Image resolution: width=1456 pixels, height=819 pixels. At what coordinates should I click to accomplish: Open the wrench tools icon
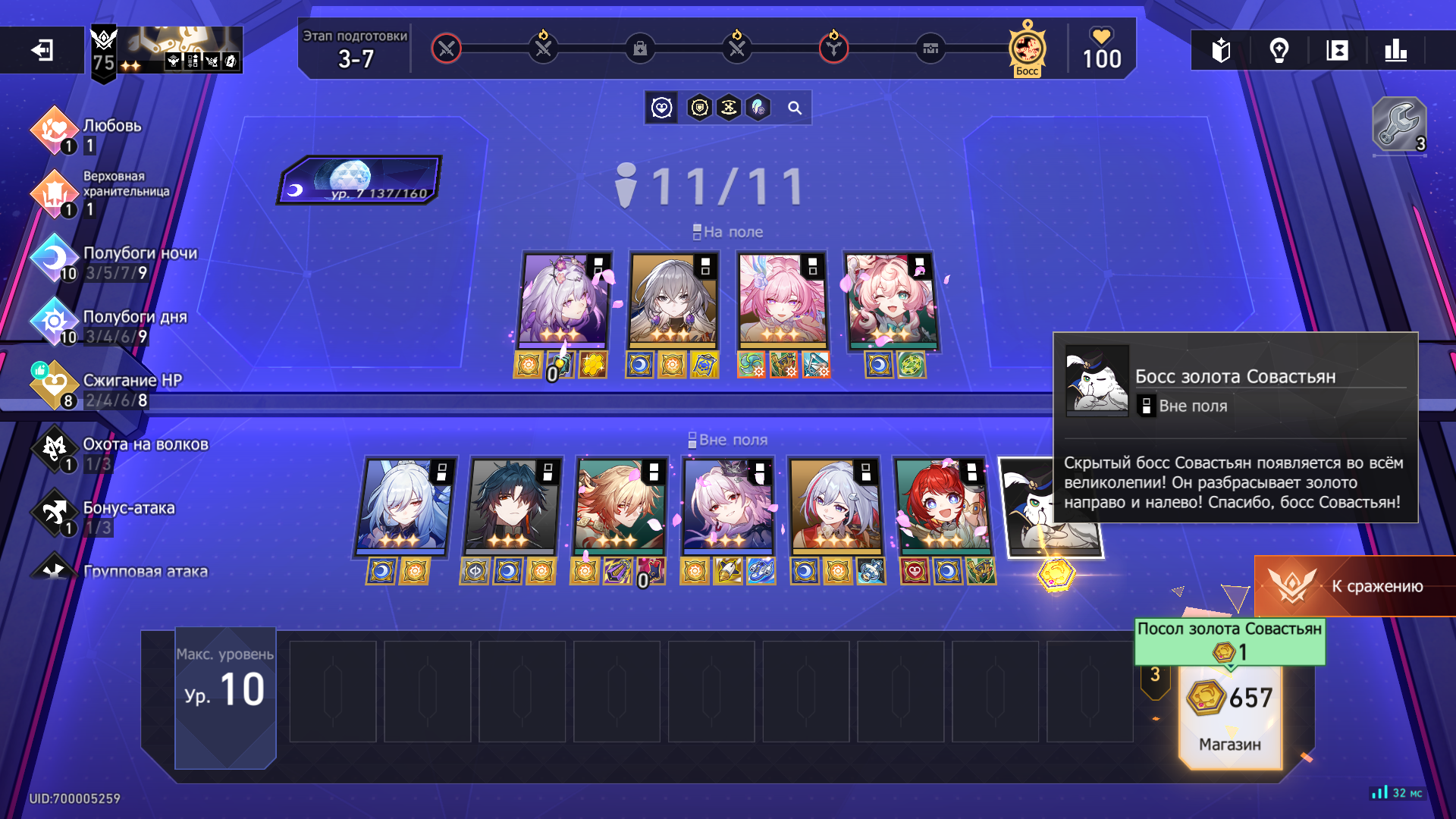coord(1399,125)
